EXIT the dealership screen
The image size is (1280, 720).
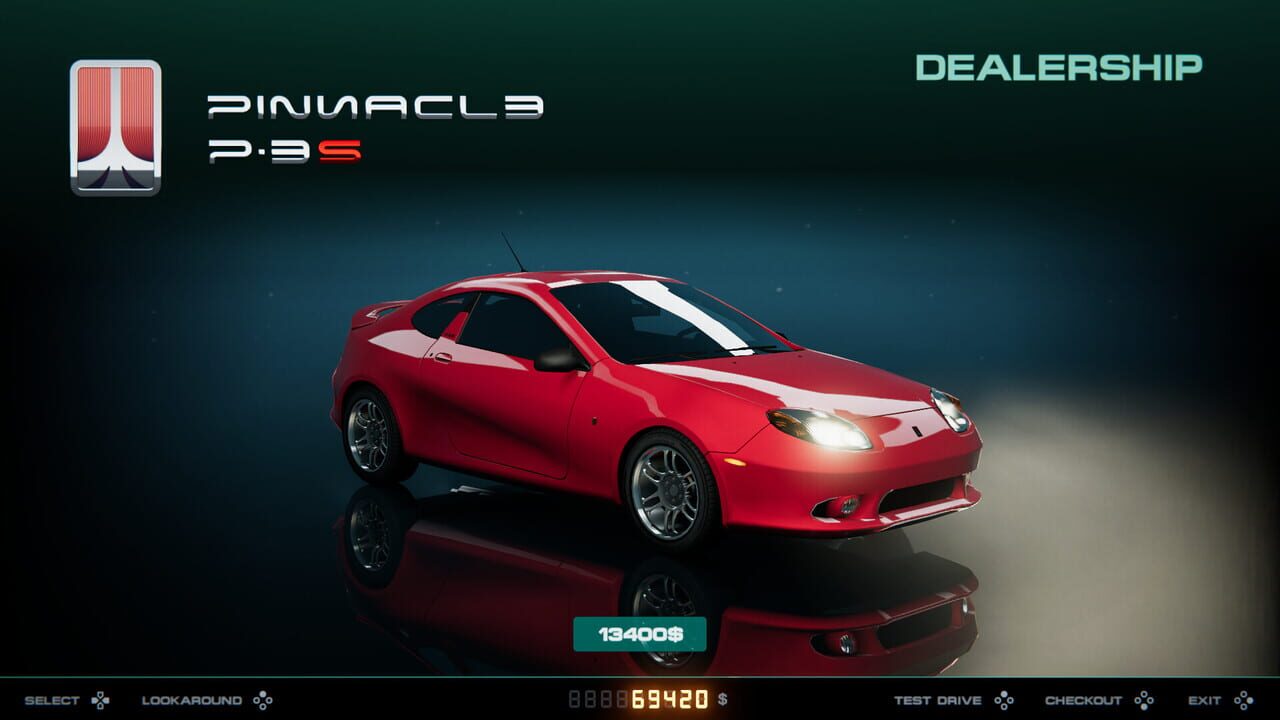[1205, 700]
